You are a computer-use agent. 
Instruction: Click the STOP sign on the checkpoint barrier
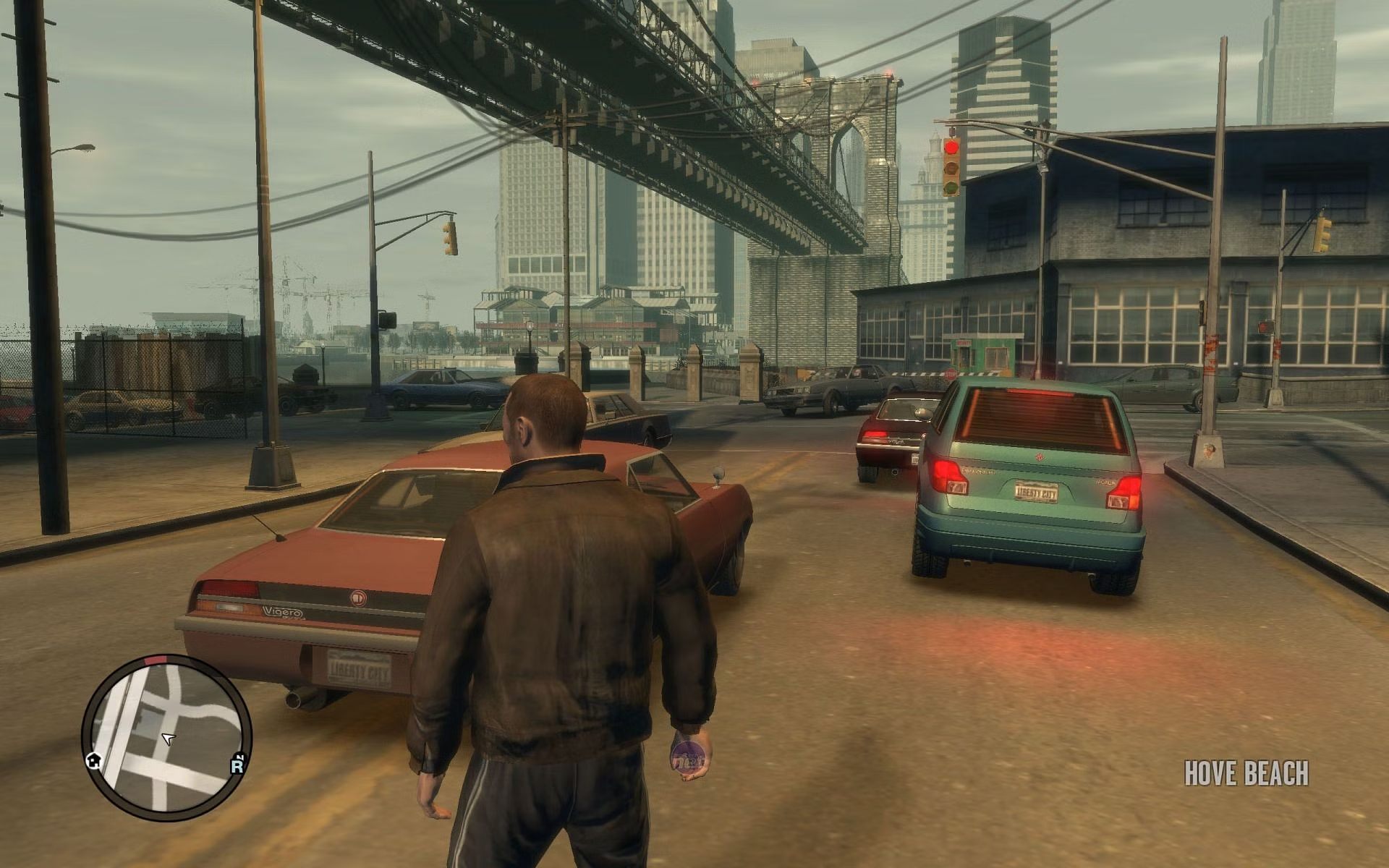[951, 376]
